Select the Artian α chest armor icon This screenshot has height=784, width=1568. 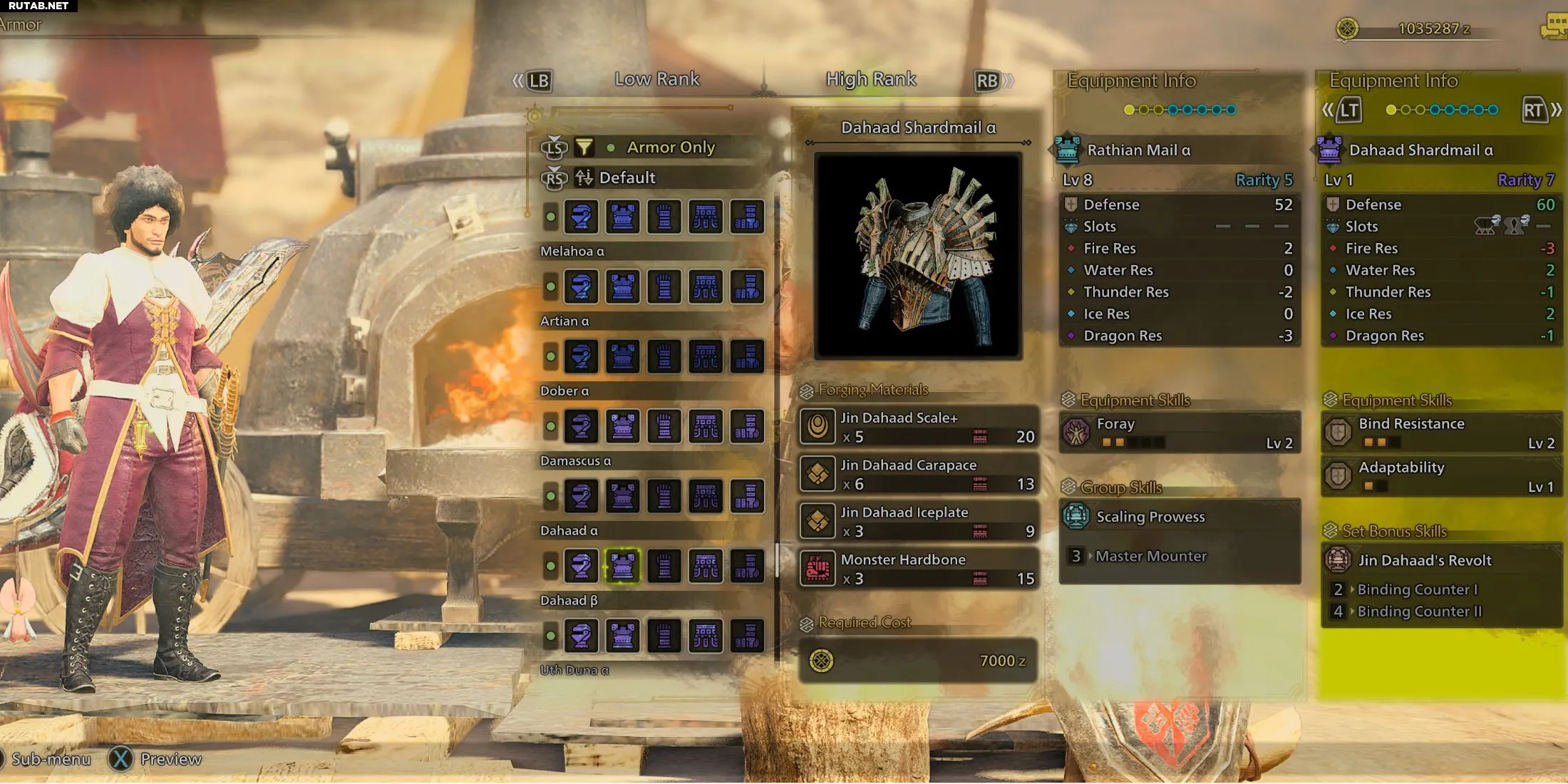622,287
